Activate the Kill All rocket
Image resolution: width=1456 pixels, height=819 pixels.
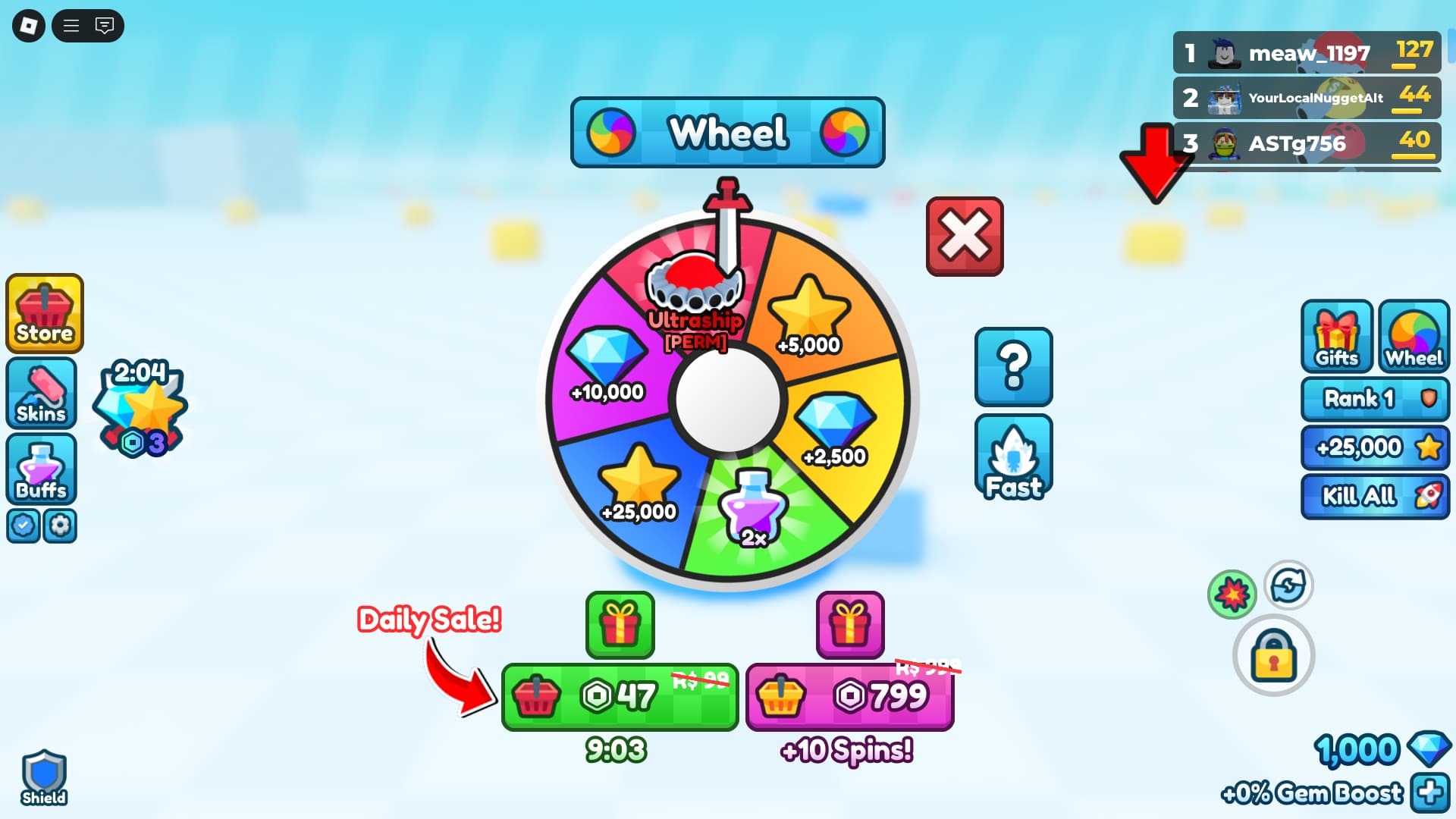pos(1374,495)
